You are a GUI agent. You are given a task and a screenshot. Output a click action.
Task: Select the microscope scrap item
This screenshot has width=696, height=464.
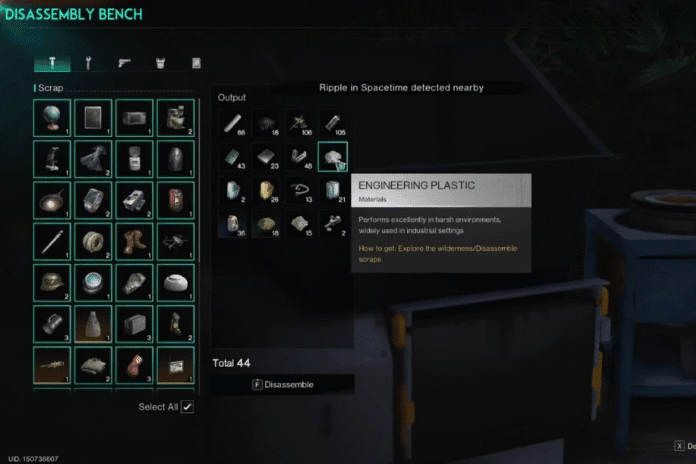click(x=52, y=159)
